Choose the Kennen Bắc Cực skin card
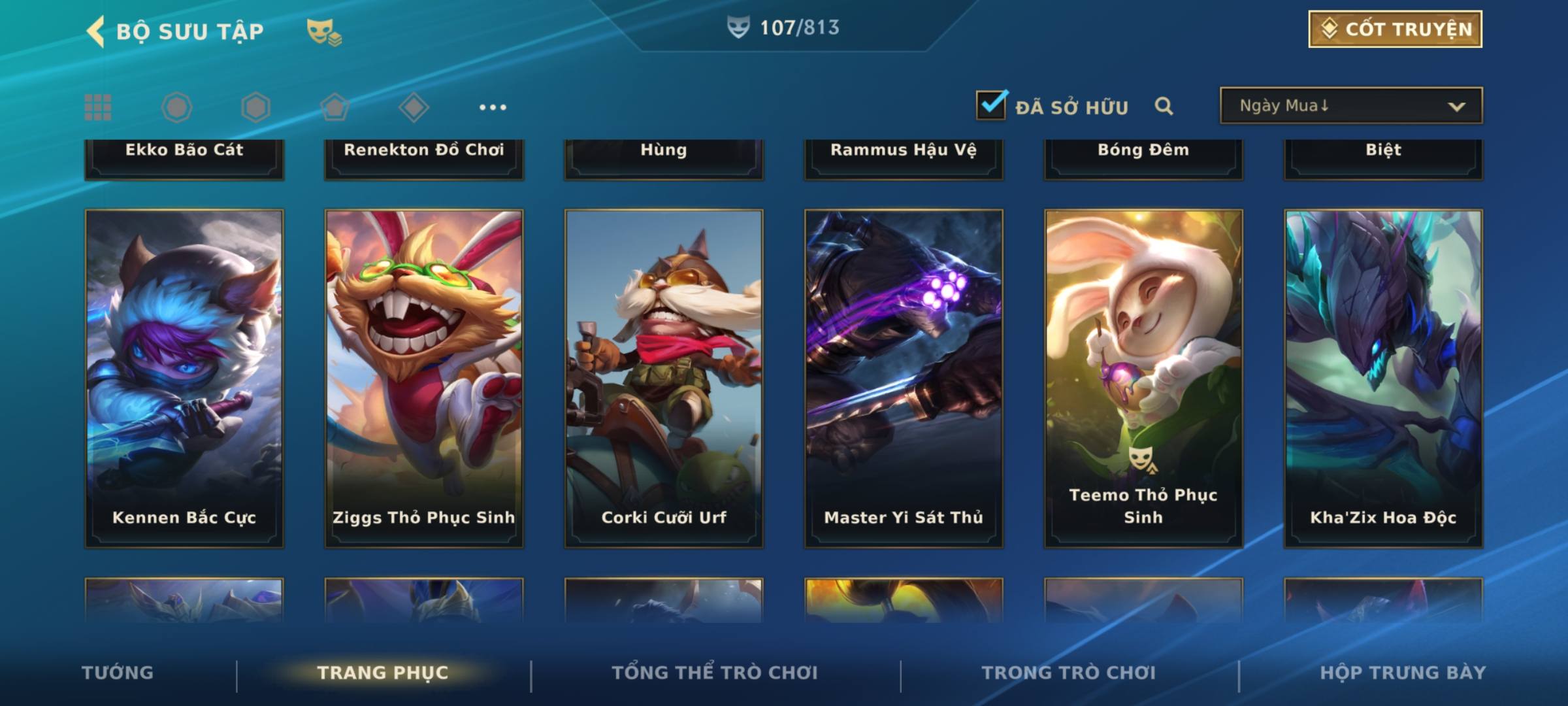The height and width of the screenshot is (706, 1568). [184, 378]
